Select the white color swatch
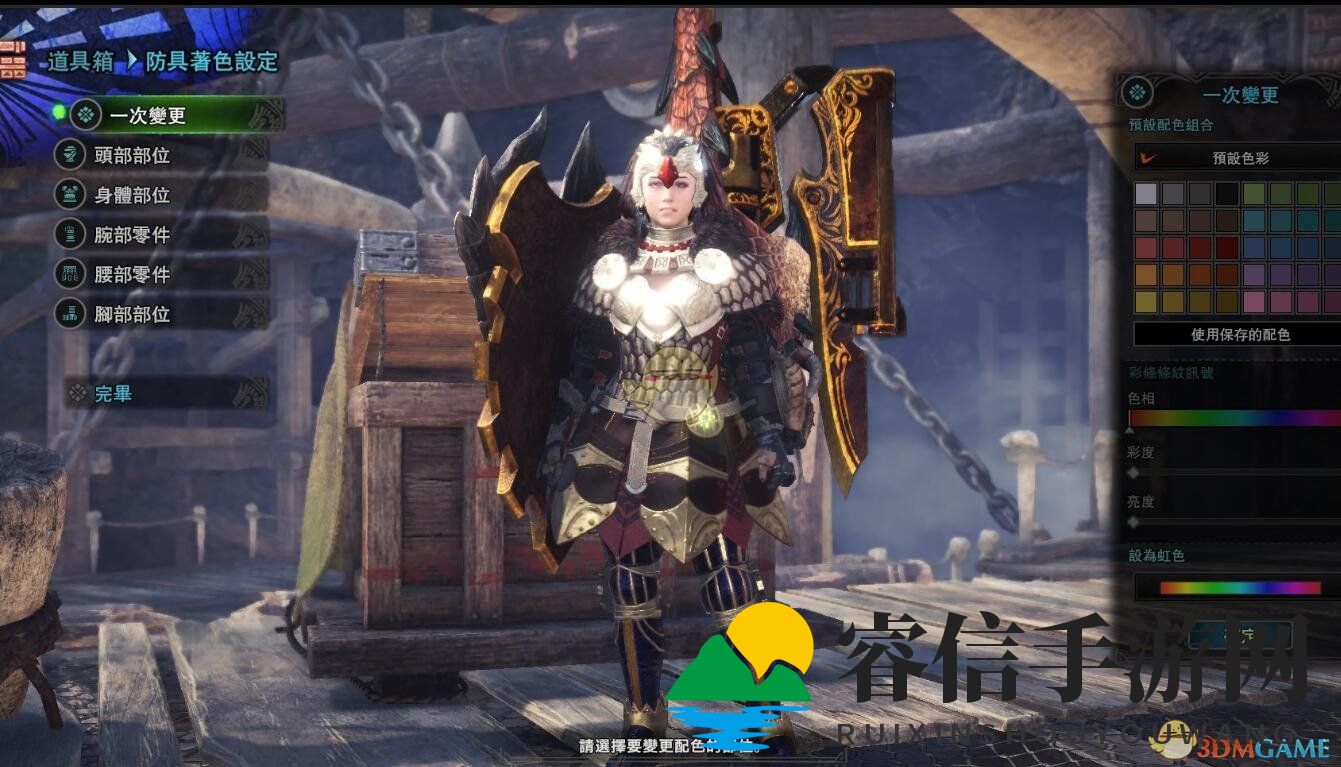 click(1146, 195)
